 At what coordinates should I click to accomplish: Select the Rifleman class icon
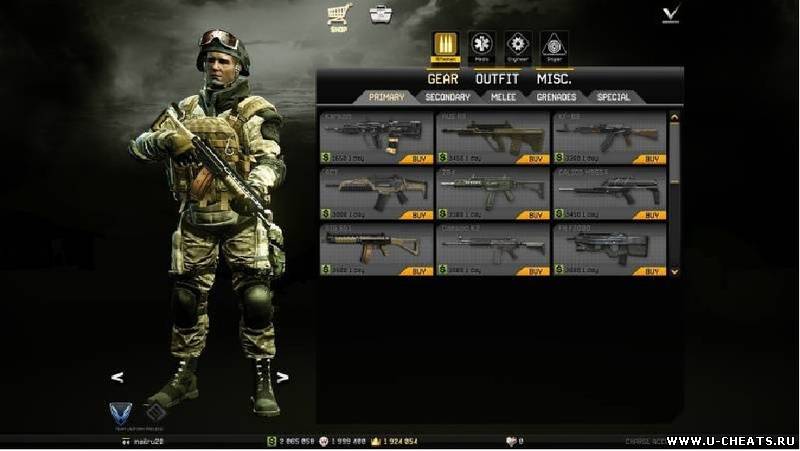(445, 45)
